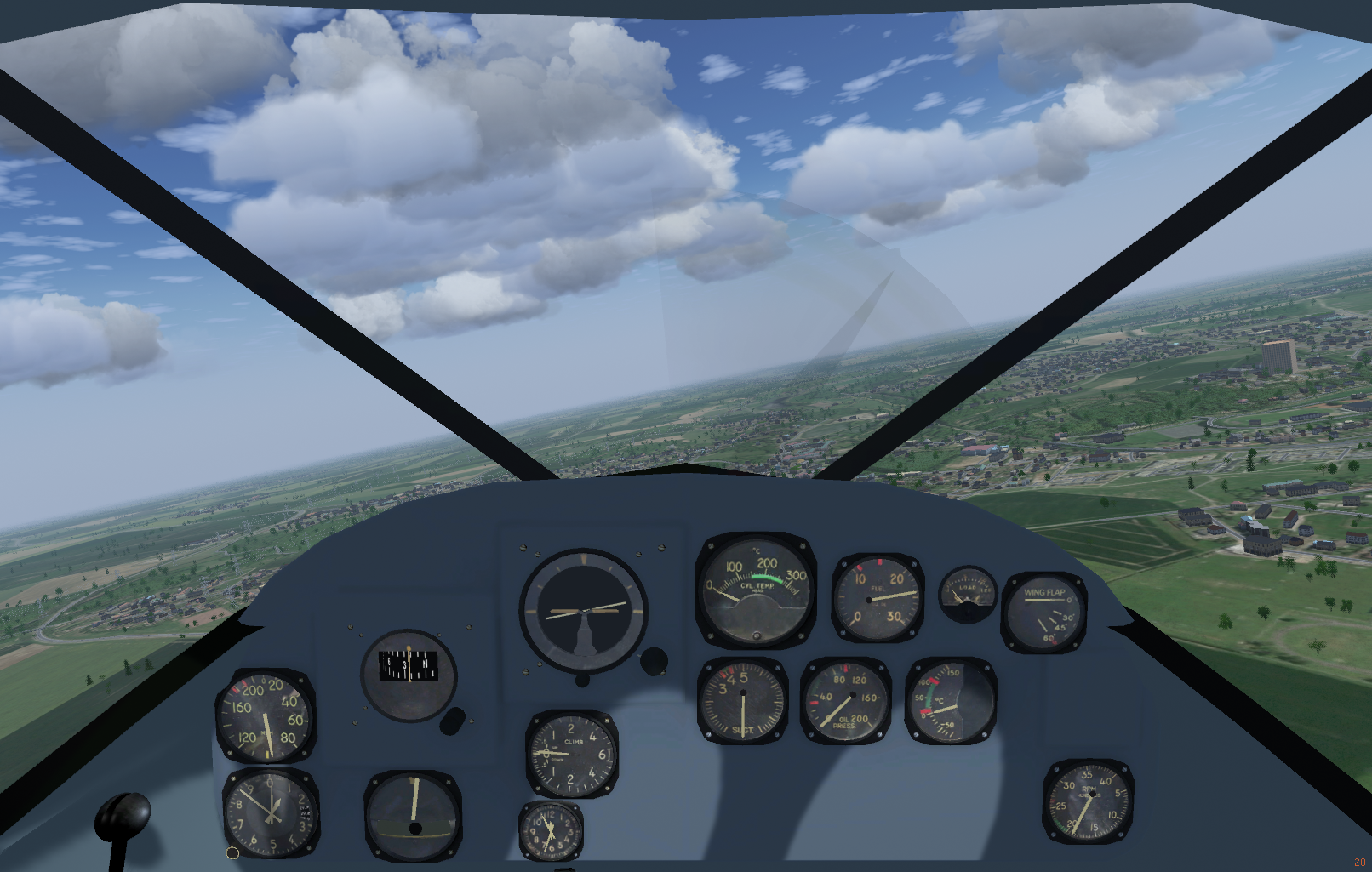Viewport: 1372px width, 872px height.
Task: Click the altimeter's yellow-ringed setting knob
Action: point(232,852)
